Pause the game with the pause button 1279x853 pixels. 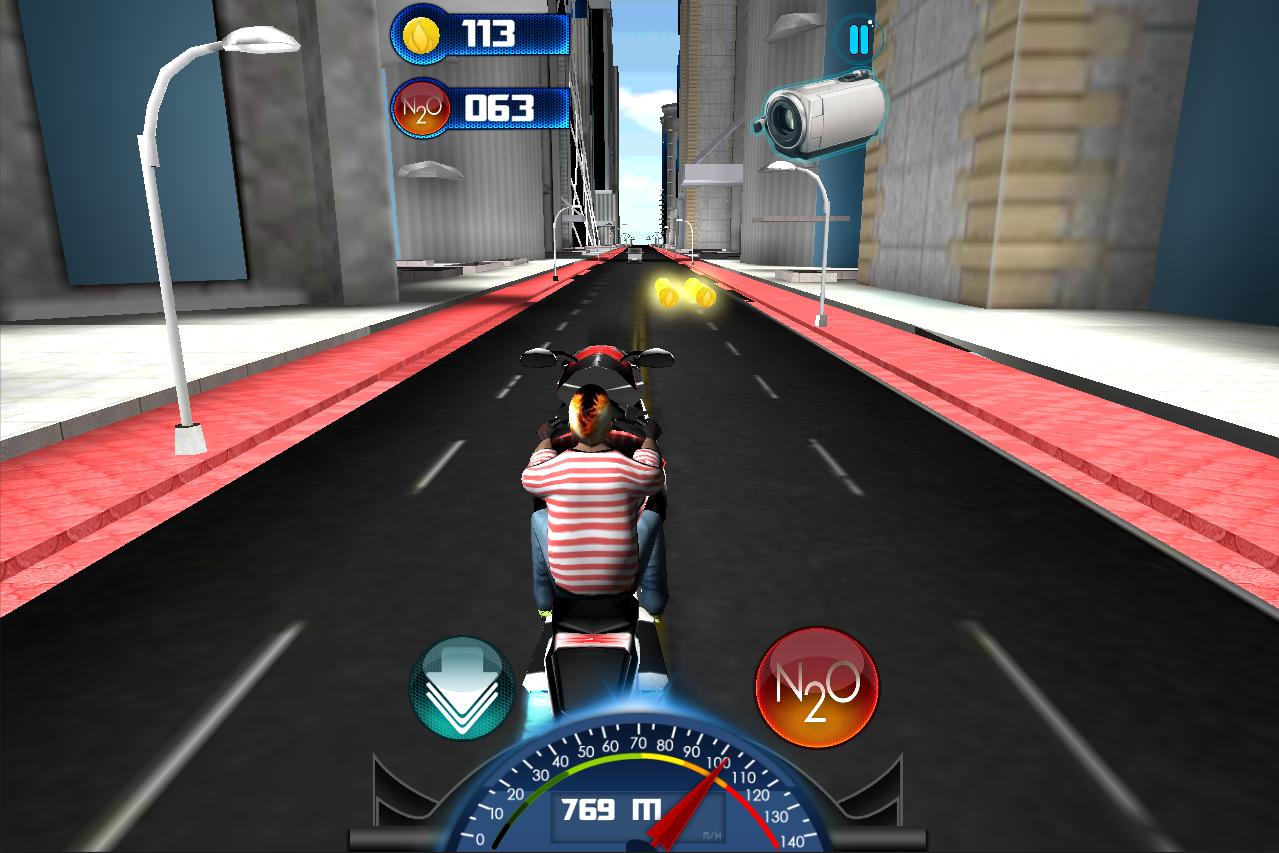click(x=858, y=40)
